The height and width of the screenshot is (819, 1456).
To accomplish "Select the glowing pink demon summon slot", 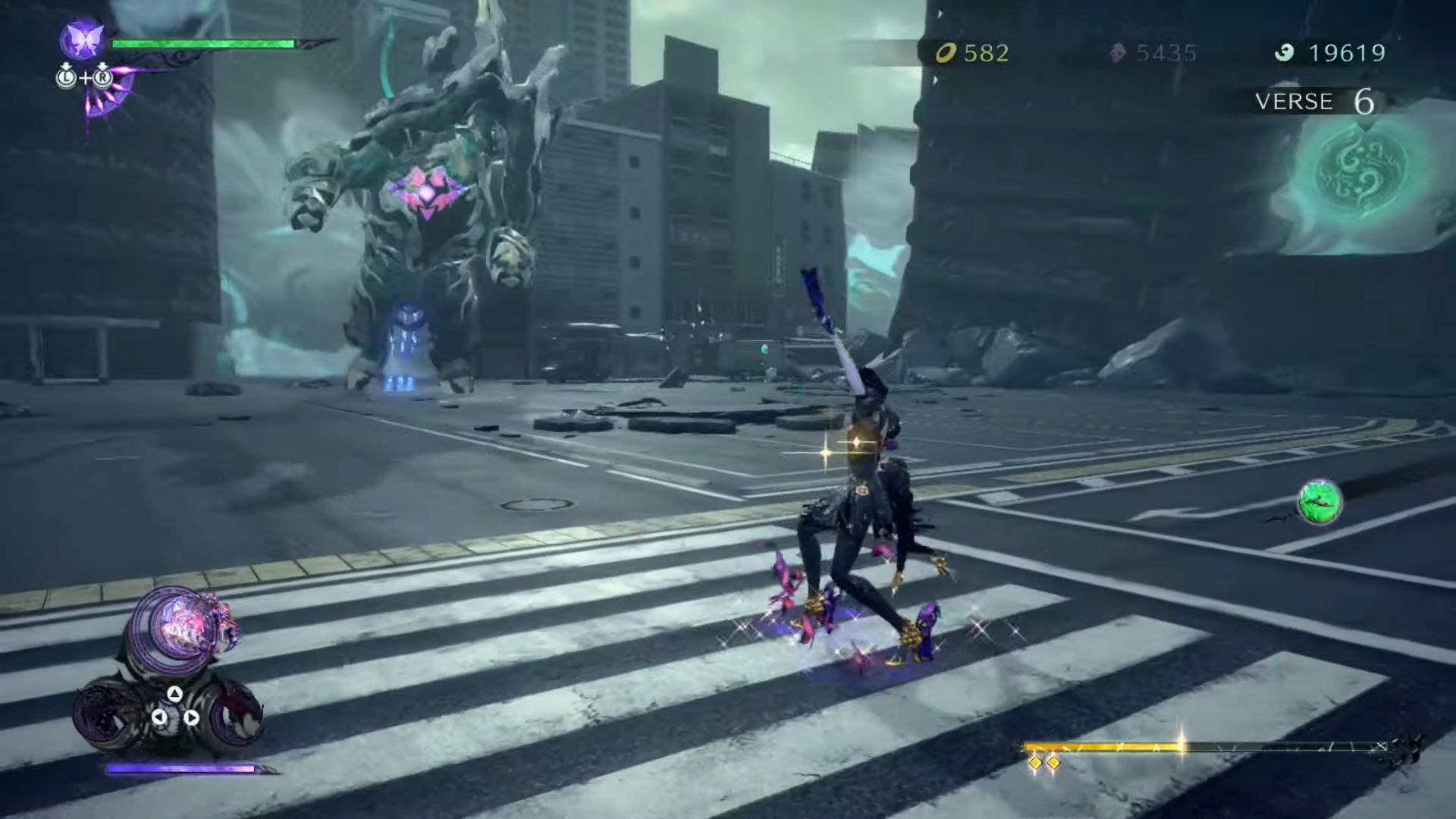I will pos(180,626).
